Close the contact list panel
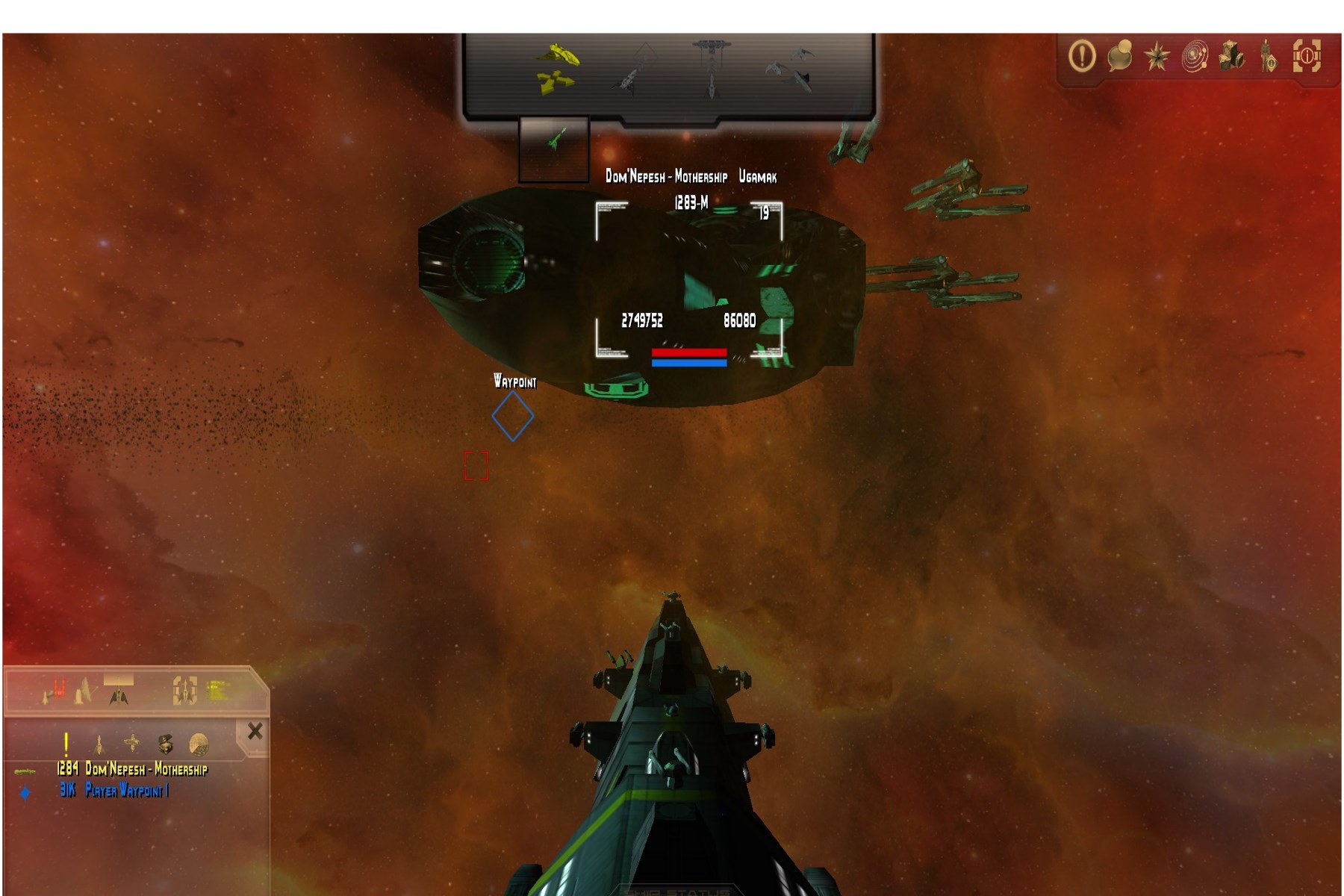 [255, 731]
